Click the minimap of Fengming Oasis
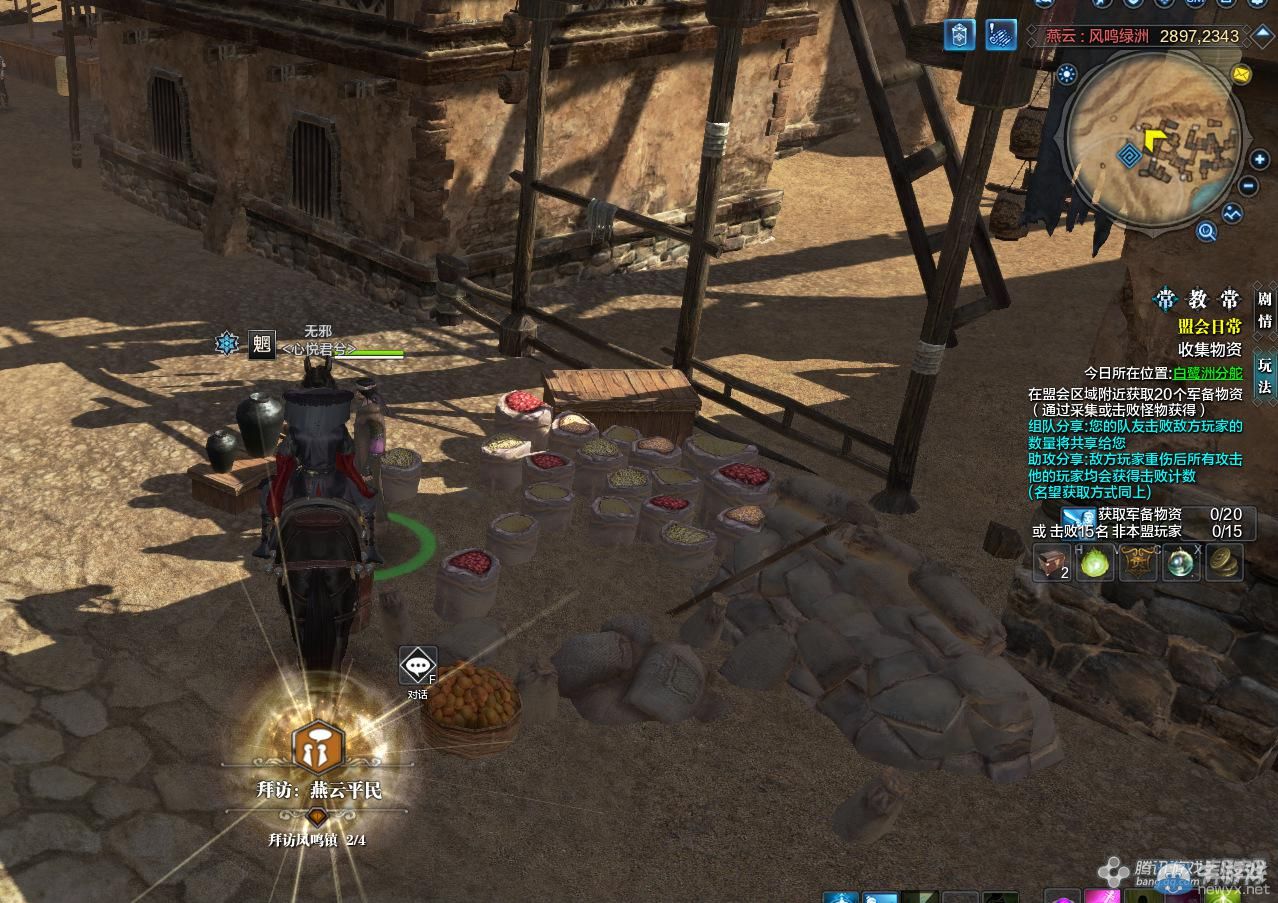This screenshot has width=1278, height=903. [1154, 140]
